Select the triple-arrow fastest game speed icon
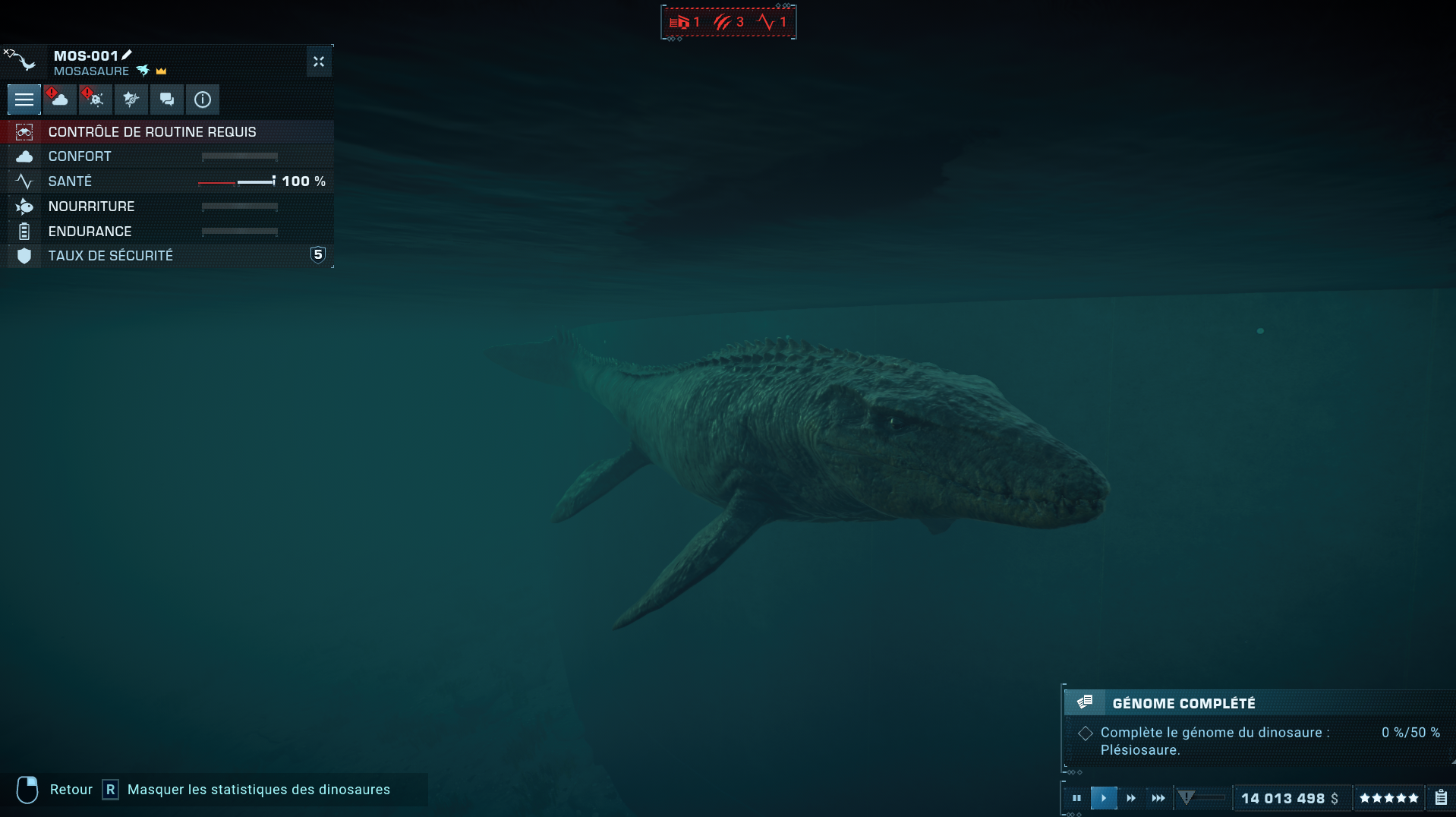Image resolution: width=1456 pixels, height=817 pixels. tap(1159, 798)
